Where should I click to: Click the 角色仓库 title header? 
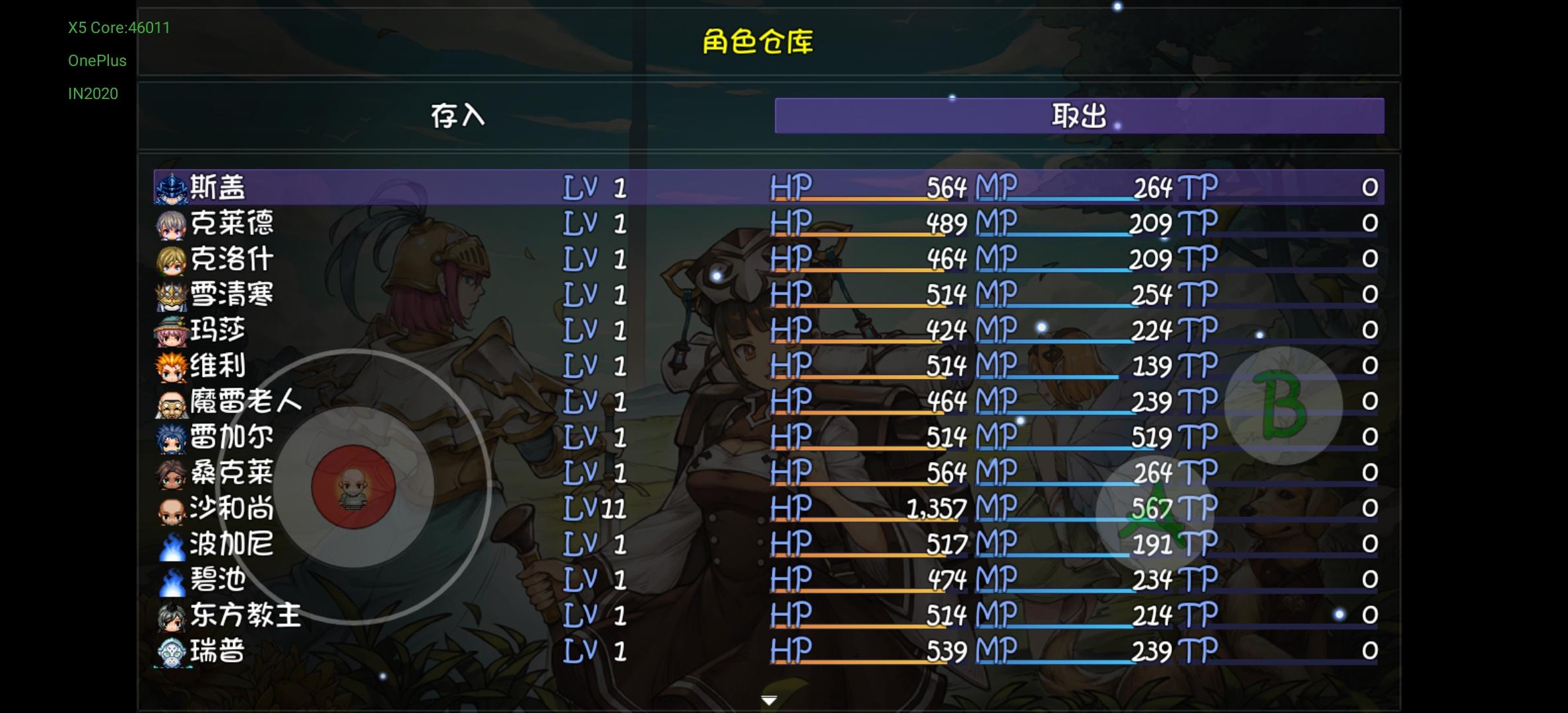(757, 41)
